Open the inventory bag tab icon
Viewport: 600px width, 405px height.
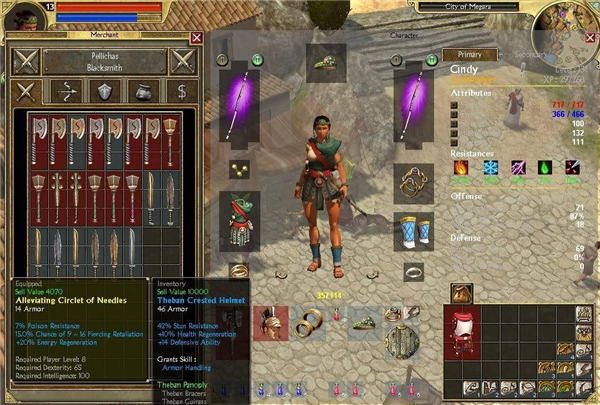click(x=461, y=293)
